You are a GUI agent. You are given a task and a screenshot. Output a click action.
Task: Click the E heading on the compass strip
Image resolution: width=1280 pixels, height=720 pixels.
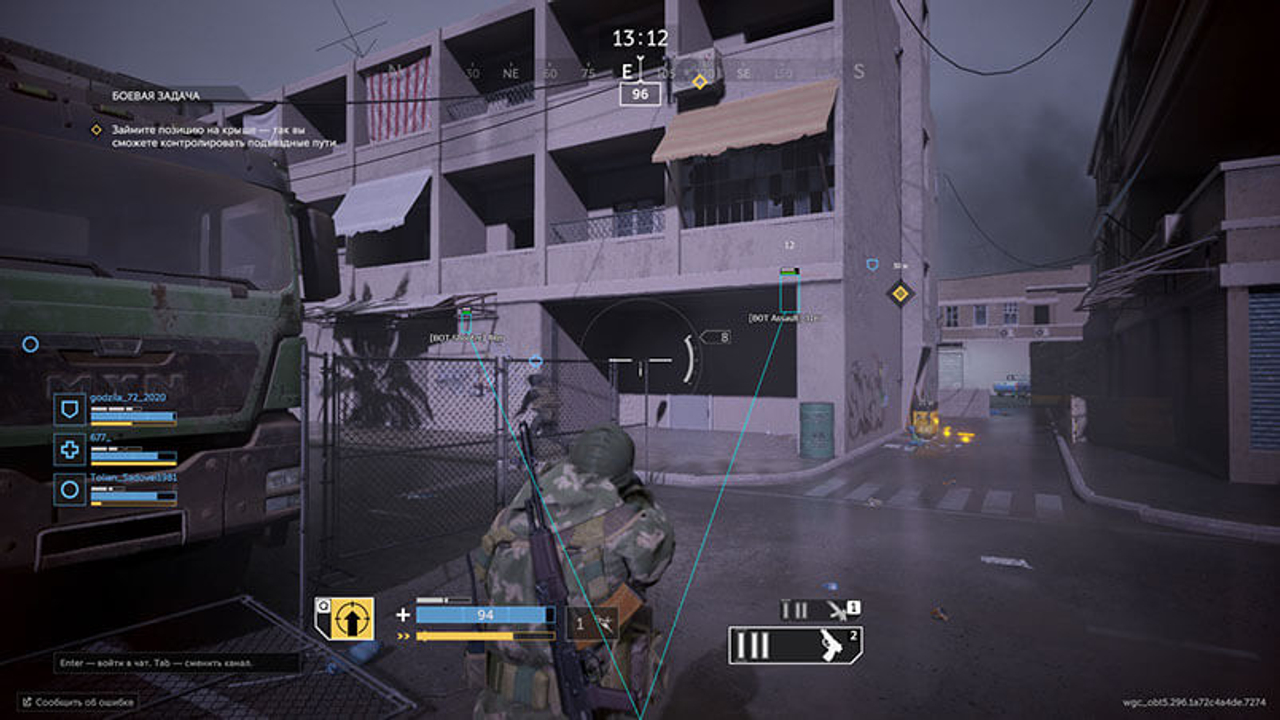click(x=628, y=73)
